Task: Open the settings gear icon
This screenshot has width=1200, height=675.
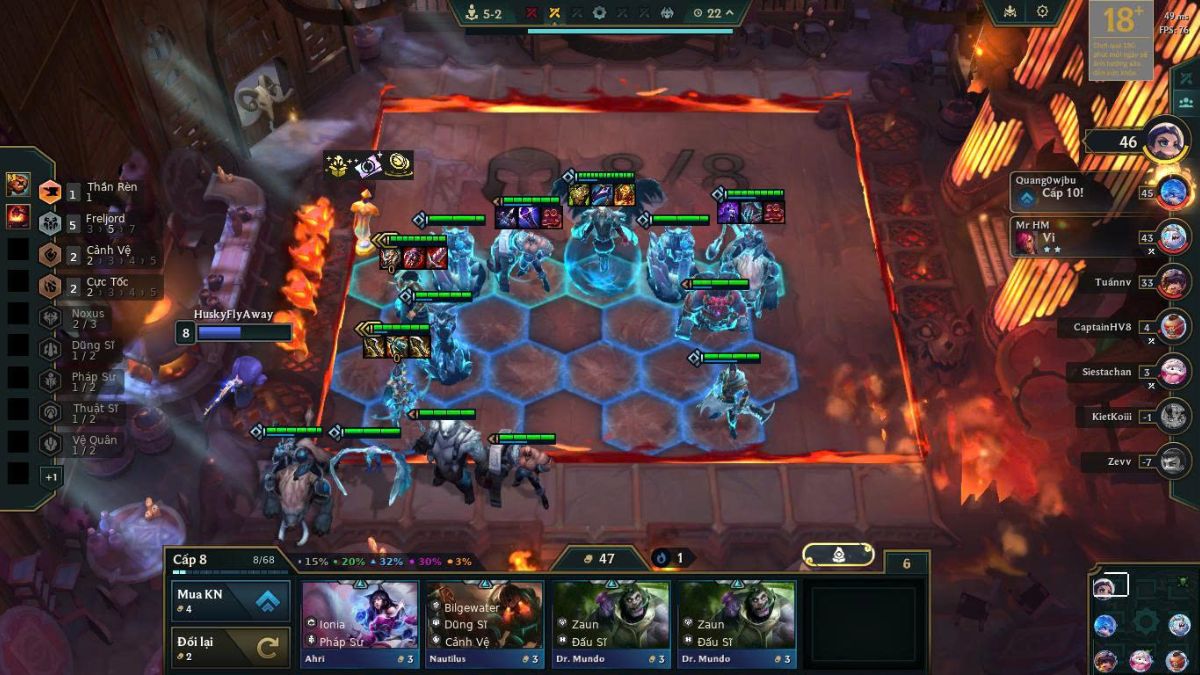Action: 1042,12
